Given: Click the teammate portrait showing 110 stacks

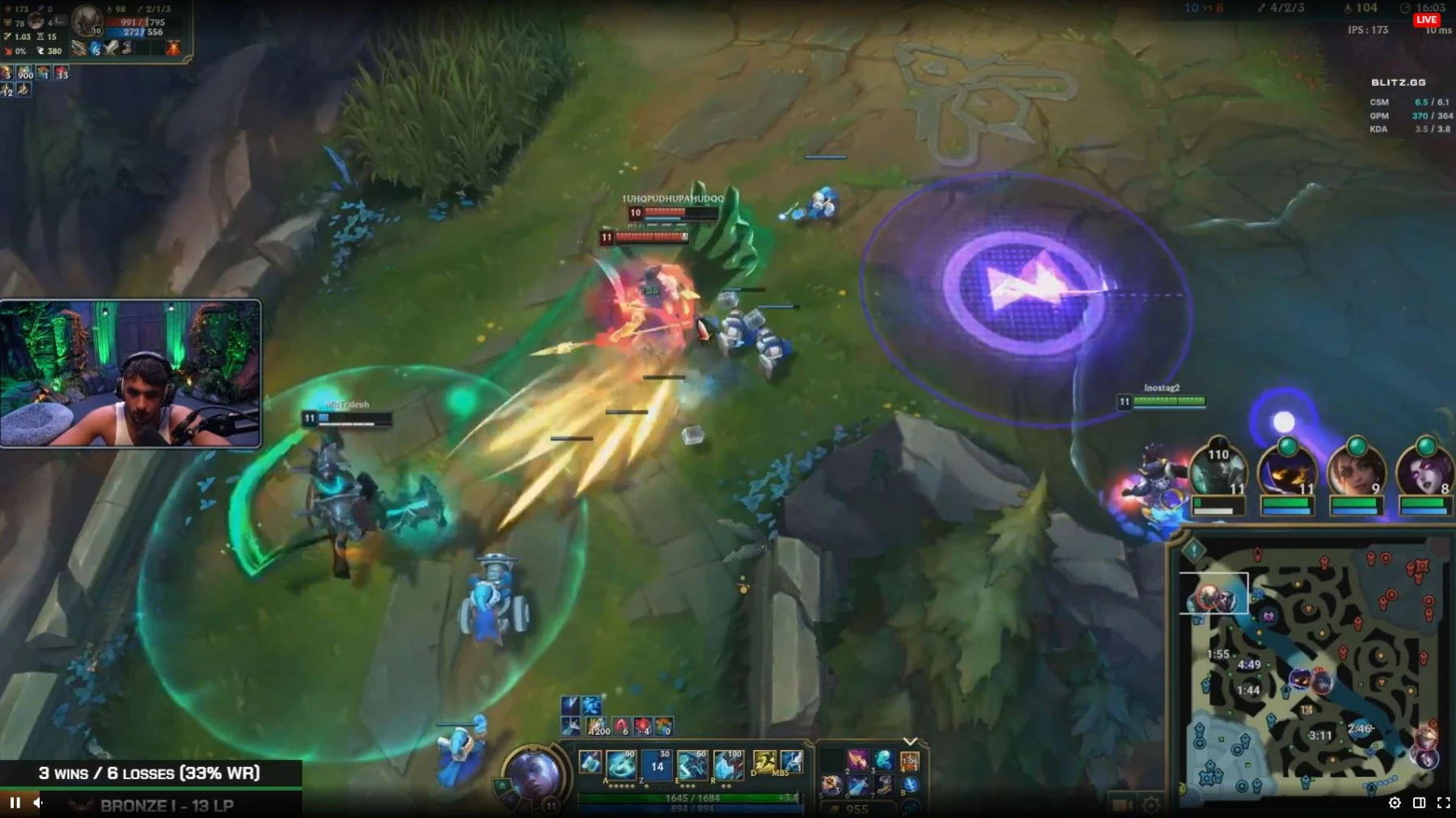Looking at the screenshot, I should pos(1218,473).
